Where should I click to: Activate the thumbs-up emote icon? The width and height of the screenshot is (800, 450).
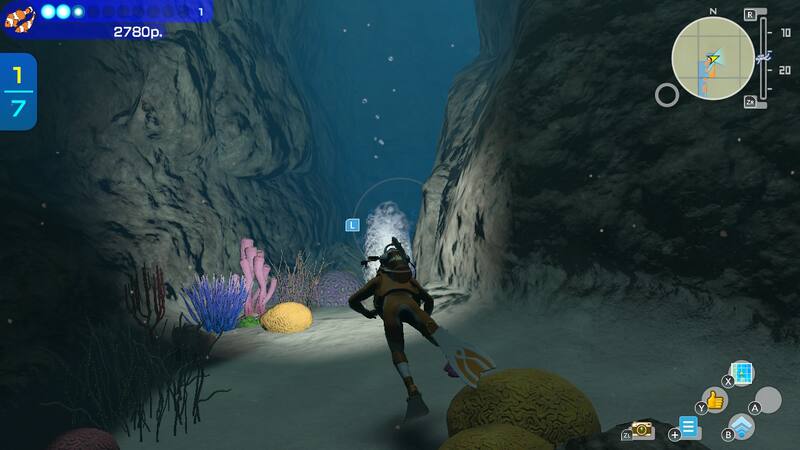point(714,401)
